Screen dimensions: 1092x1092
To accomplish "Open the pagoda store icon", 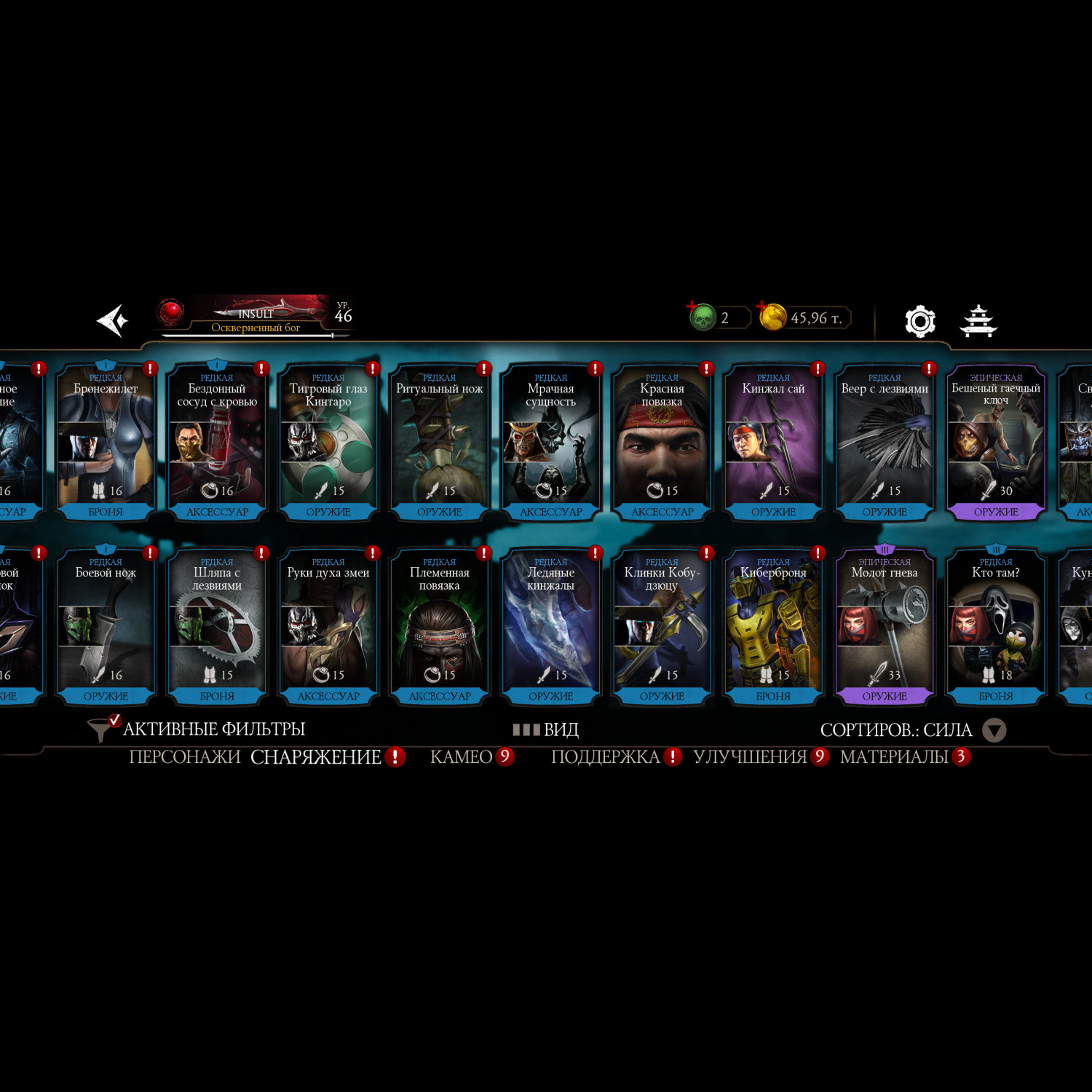I will 978,321.
